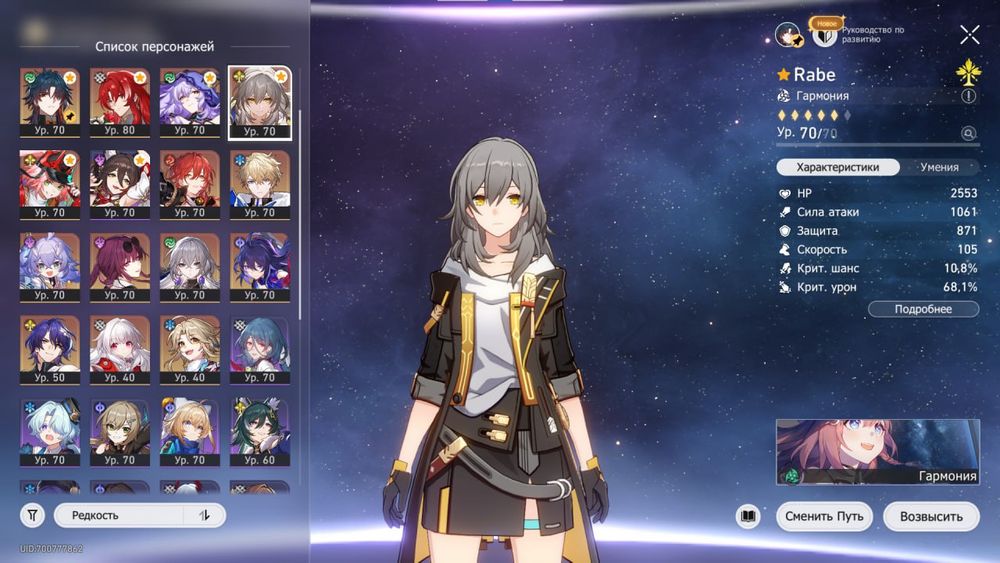Click the Возвысить ascend button
The height and width of the screenshot is (563, 1000).
931,516
